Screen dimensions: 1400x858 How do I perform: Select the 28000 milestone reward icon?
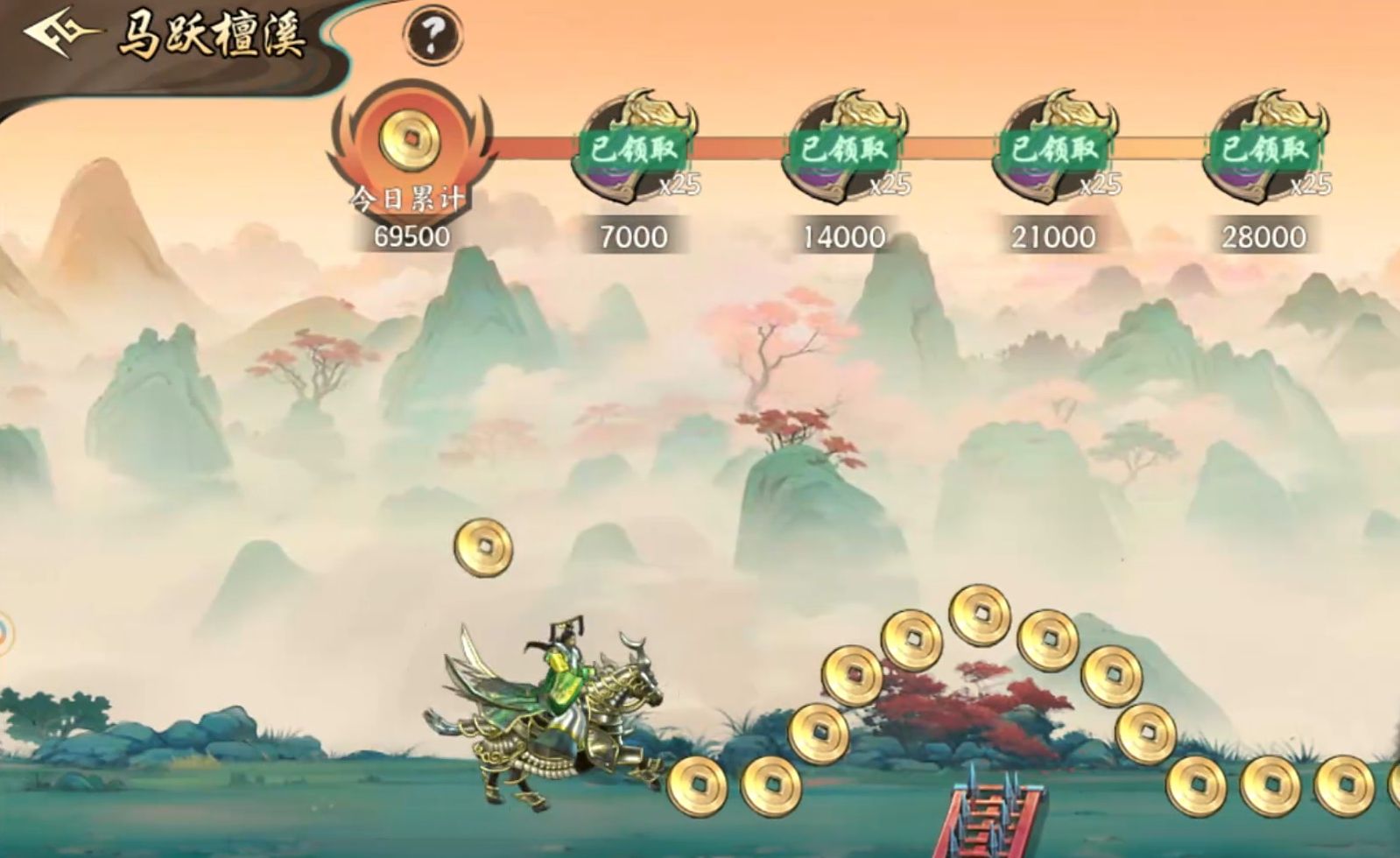click(1265, 148)
